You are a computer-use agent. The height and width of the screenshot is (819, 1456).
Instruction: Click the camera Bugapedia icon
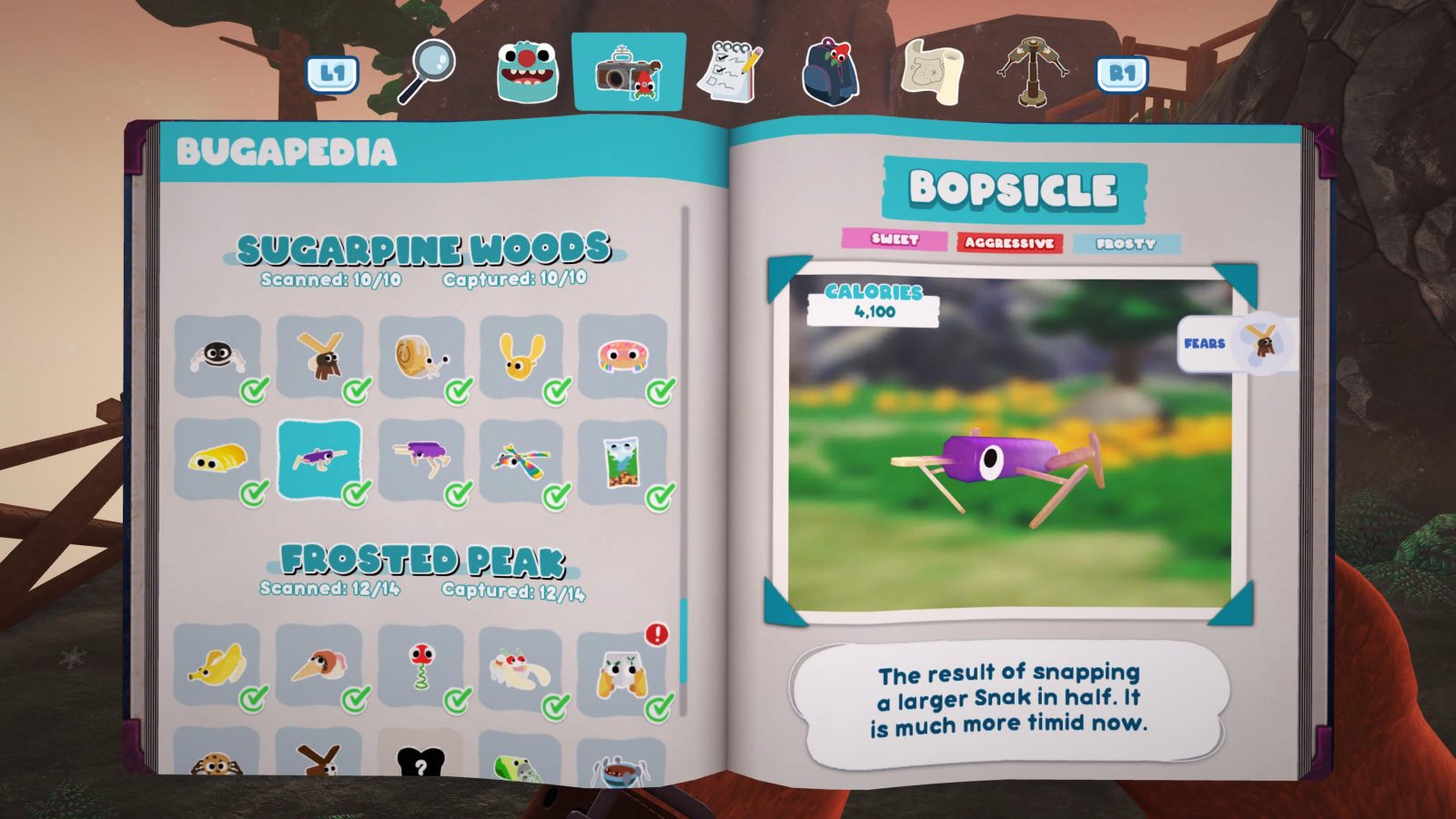coord(624,71)
